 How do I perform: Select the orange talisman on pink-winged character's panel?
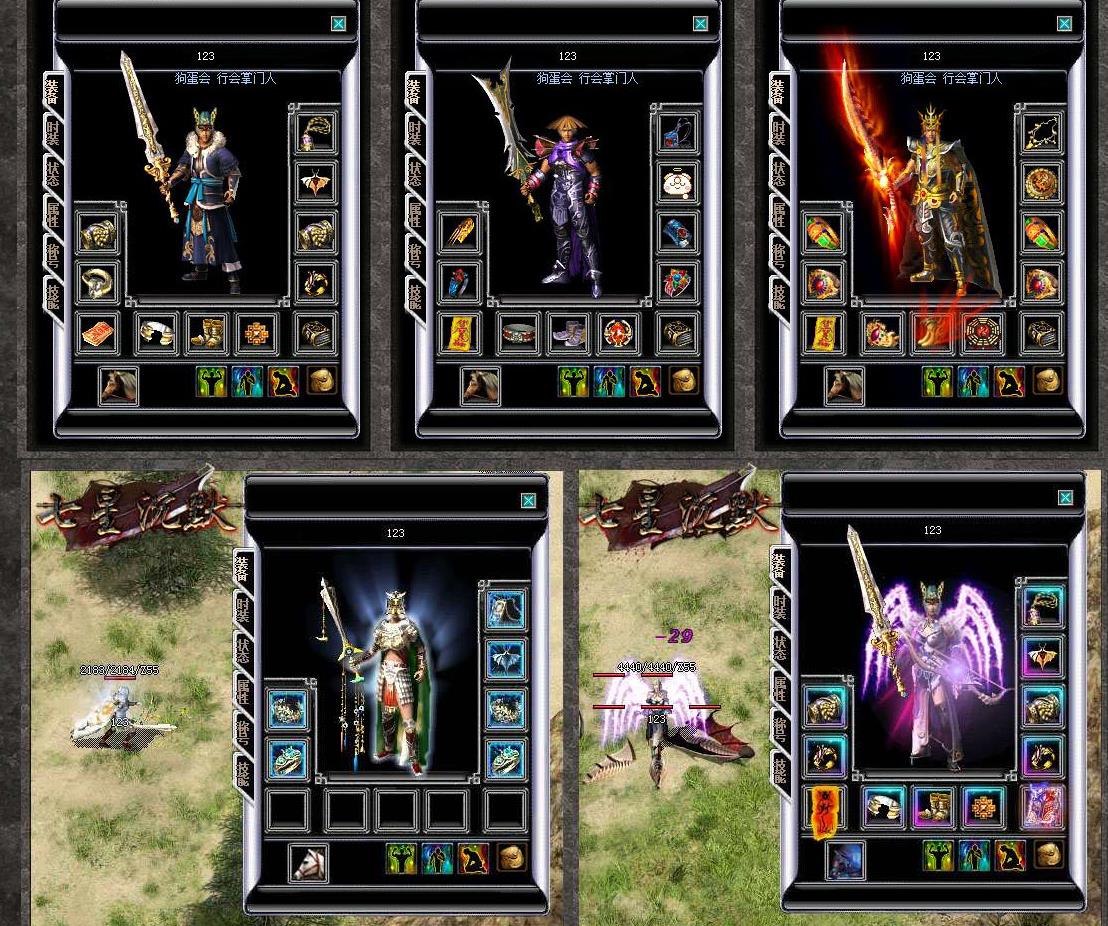[x=824, y=810]
